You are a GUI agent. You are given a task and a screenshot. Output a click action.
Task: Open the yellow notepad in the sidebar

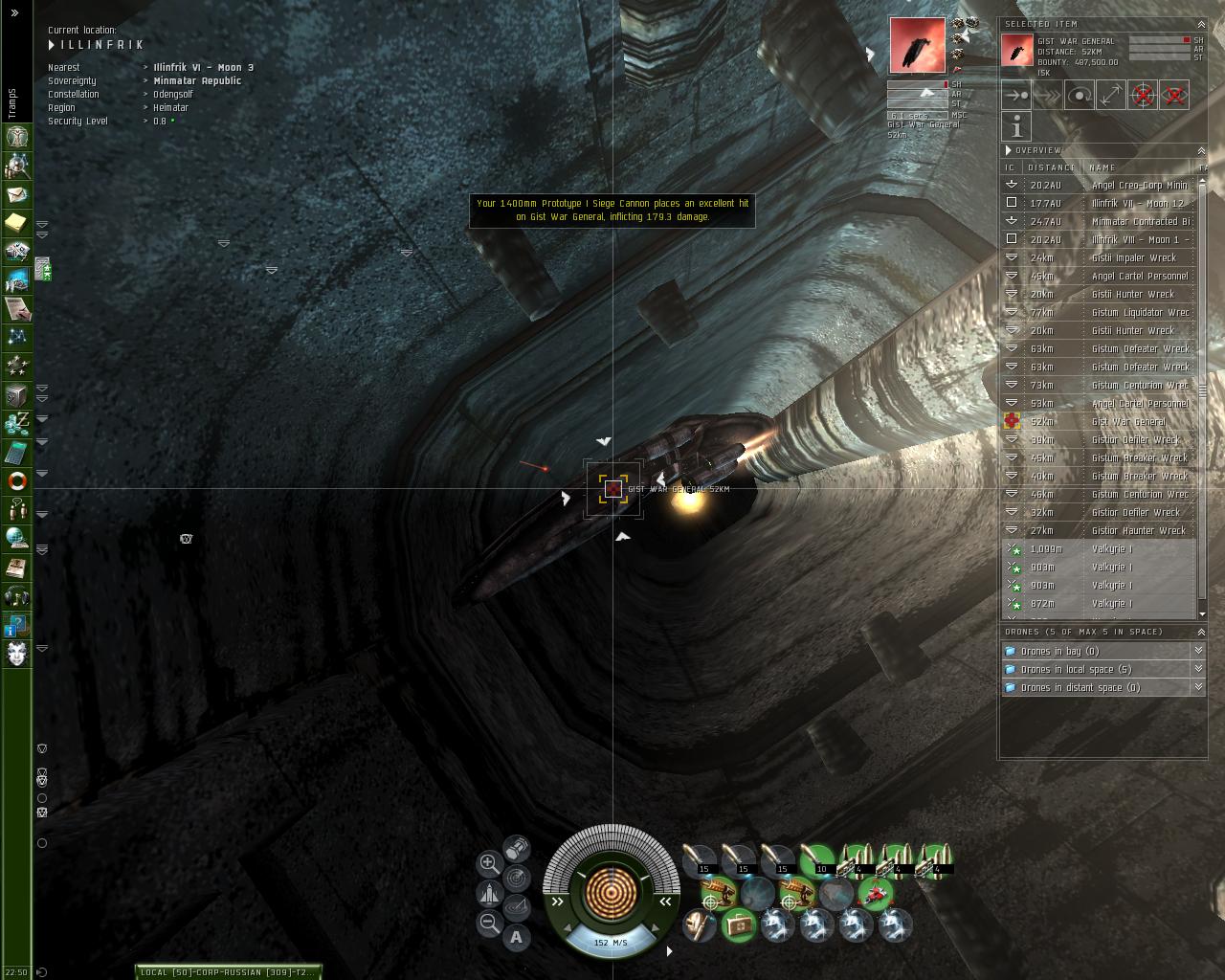[x=17, y=223]
